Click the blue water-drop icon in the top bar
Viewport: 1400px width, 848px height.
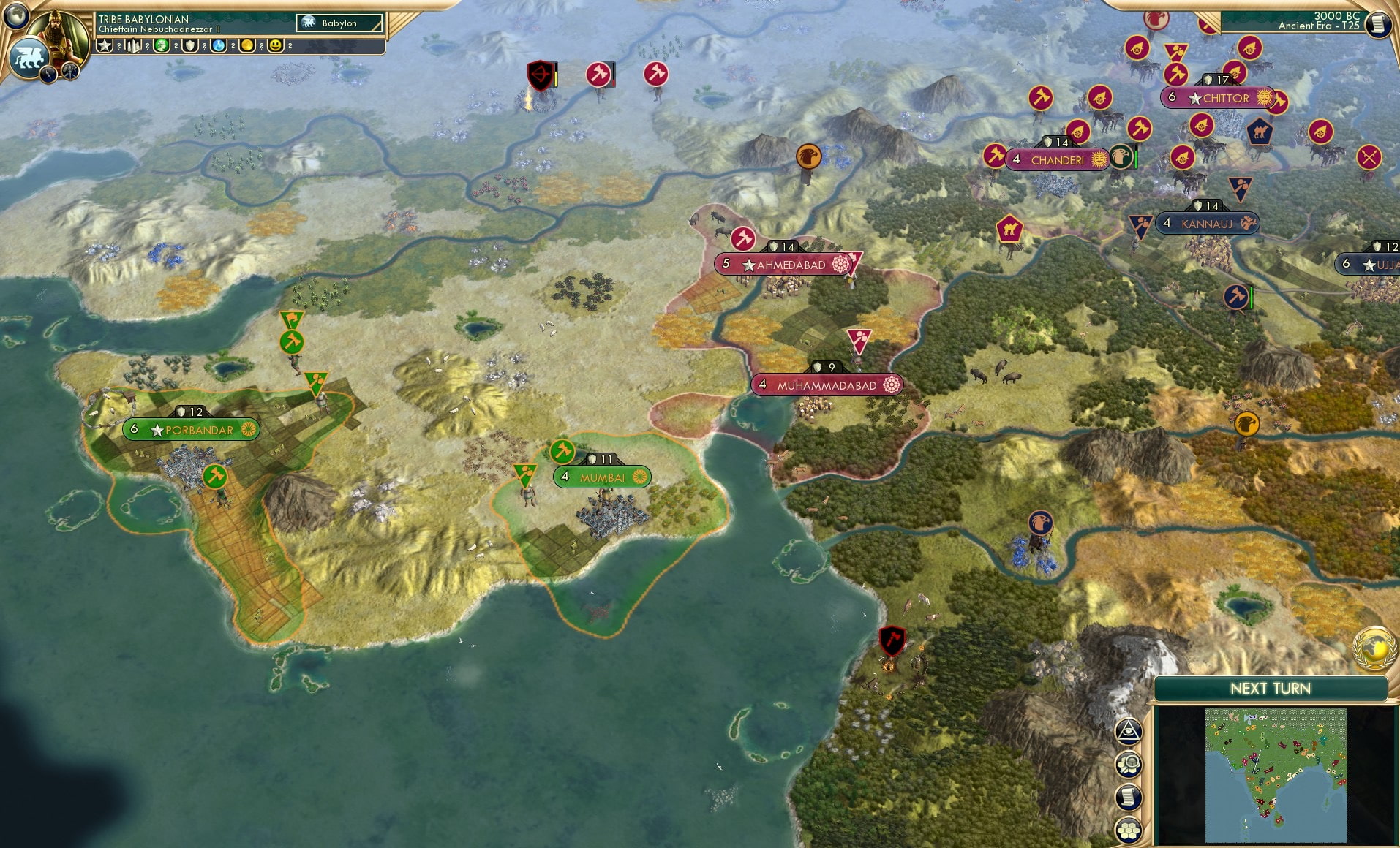pos(218,46)
